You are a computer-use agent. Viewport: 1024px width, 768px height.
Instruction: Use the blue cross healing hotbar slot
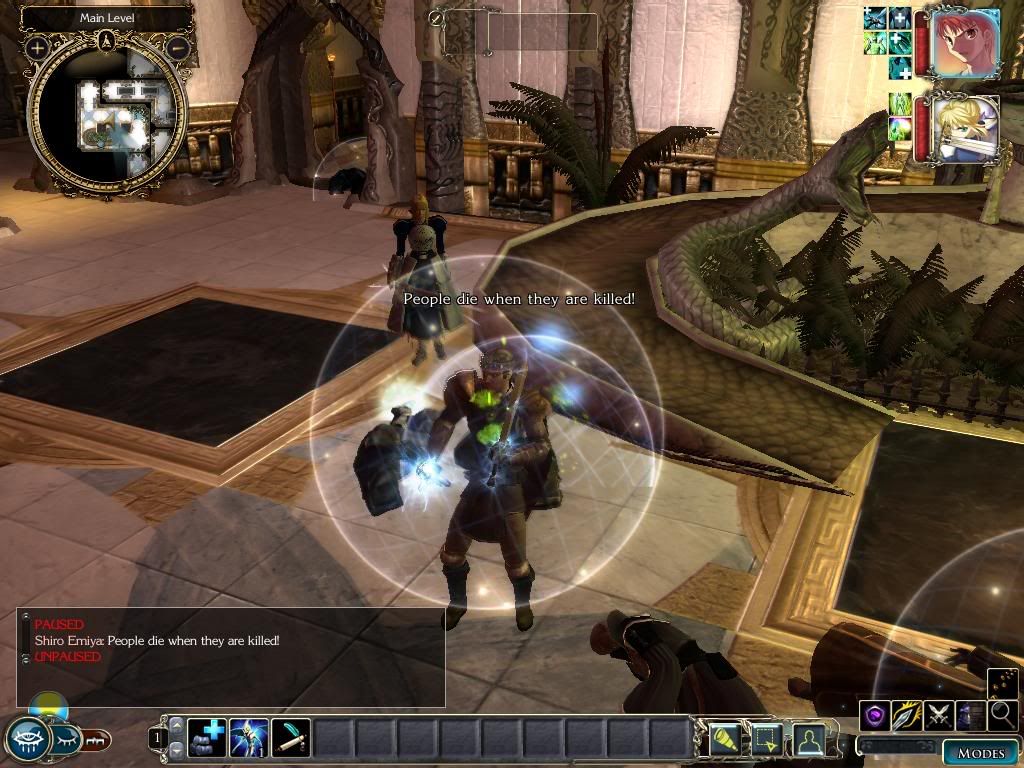click(x=207, y=739)
